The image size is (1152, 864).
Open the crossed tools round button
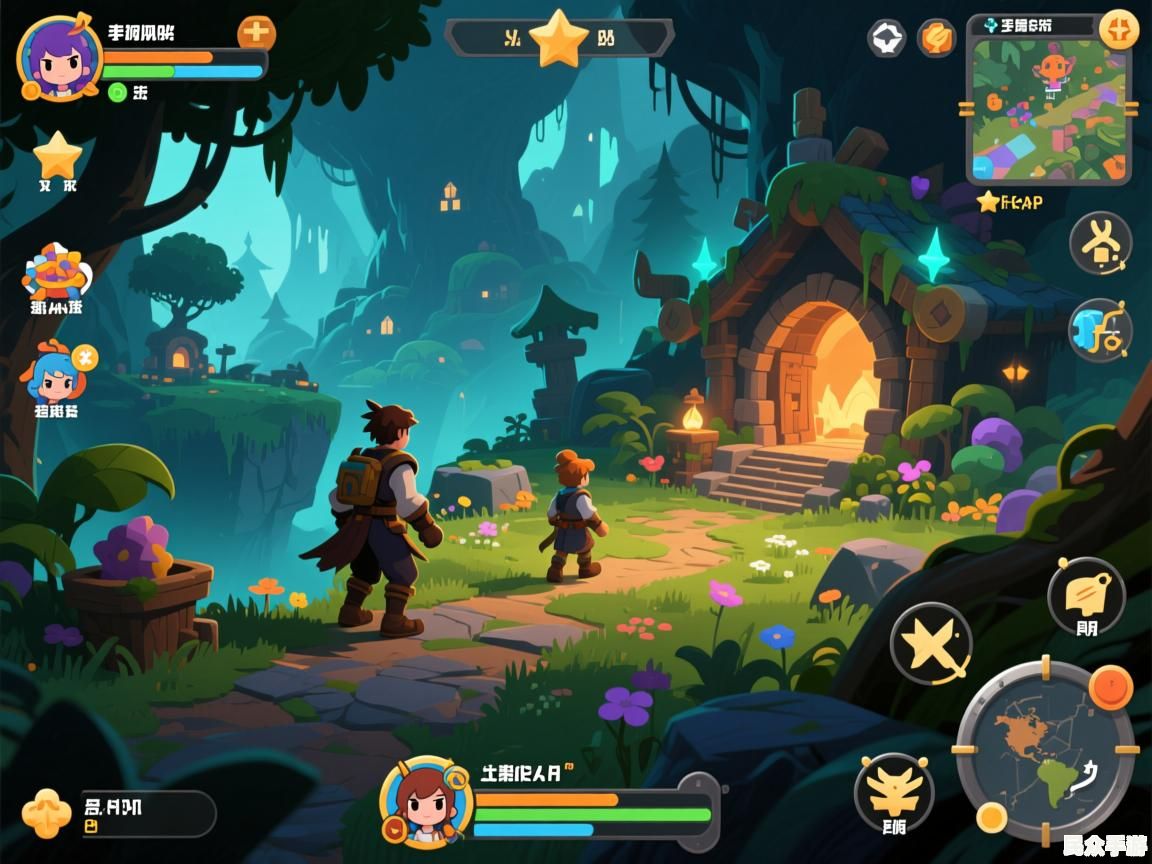[x=1100, y=243]
